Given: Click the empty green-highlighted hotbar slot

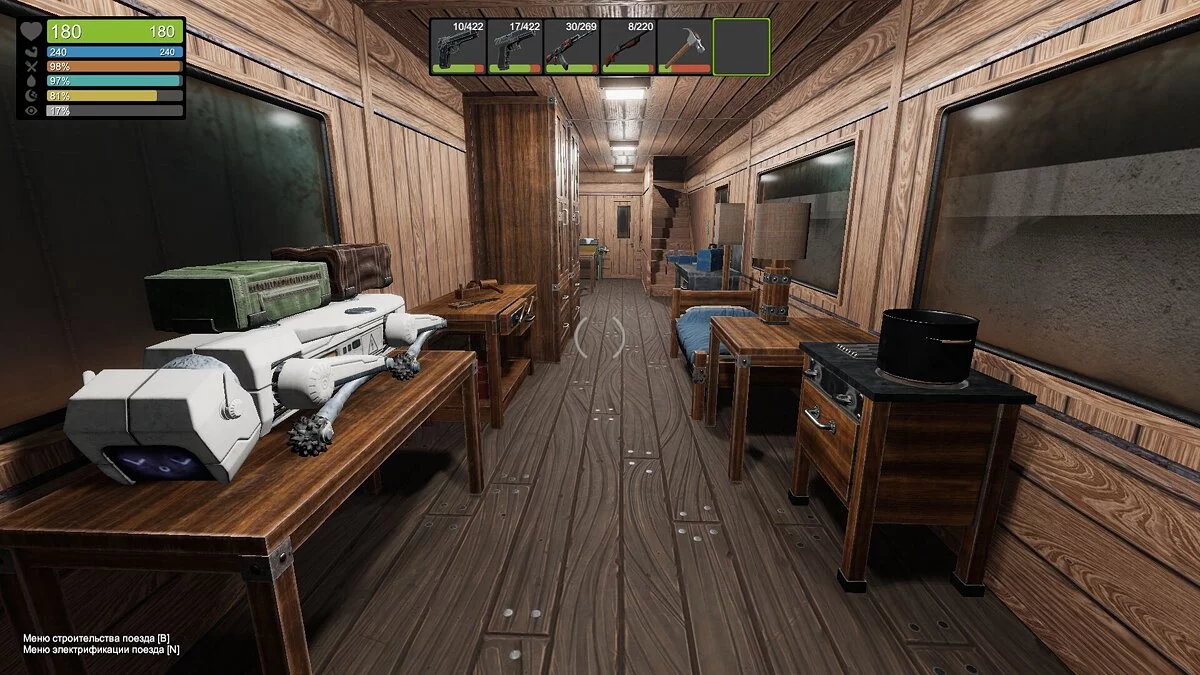Looking at the screenshot, I should pos(741,46).
